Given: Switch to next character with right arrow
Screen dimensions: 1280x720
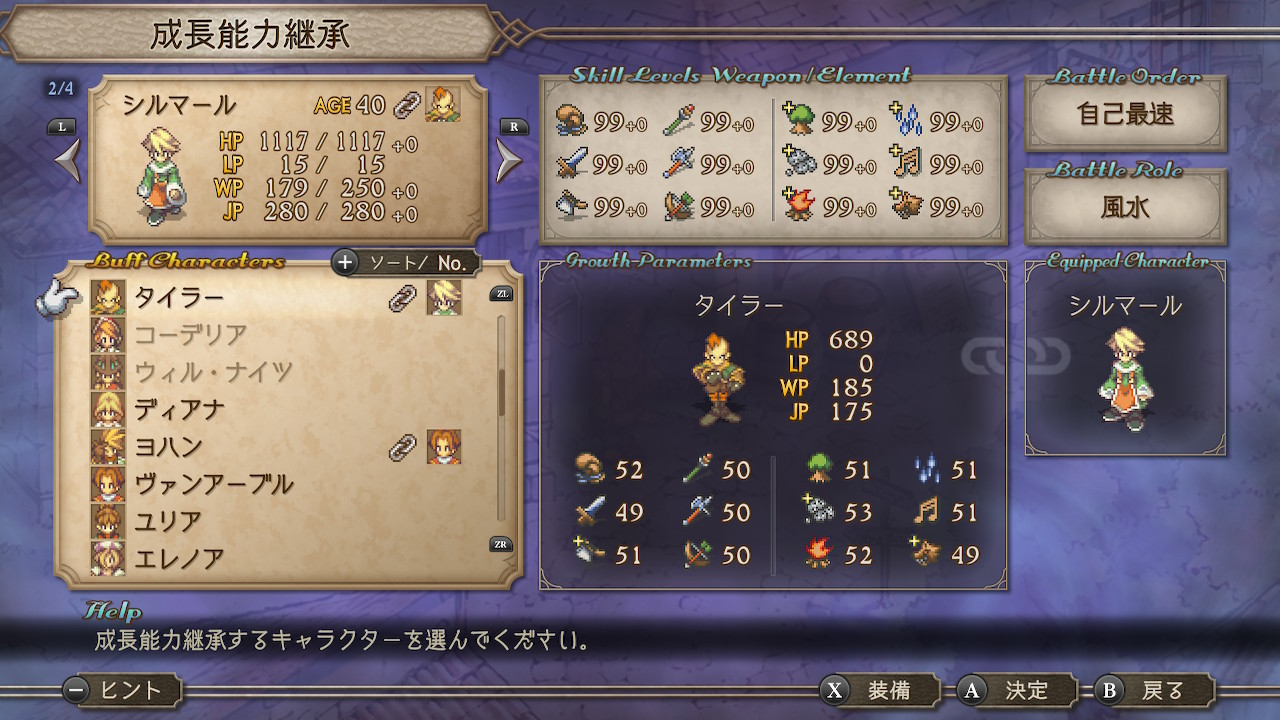Looking at the screenshot, I should 509,161.
